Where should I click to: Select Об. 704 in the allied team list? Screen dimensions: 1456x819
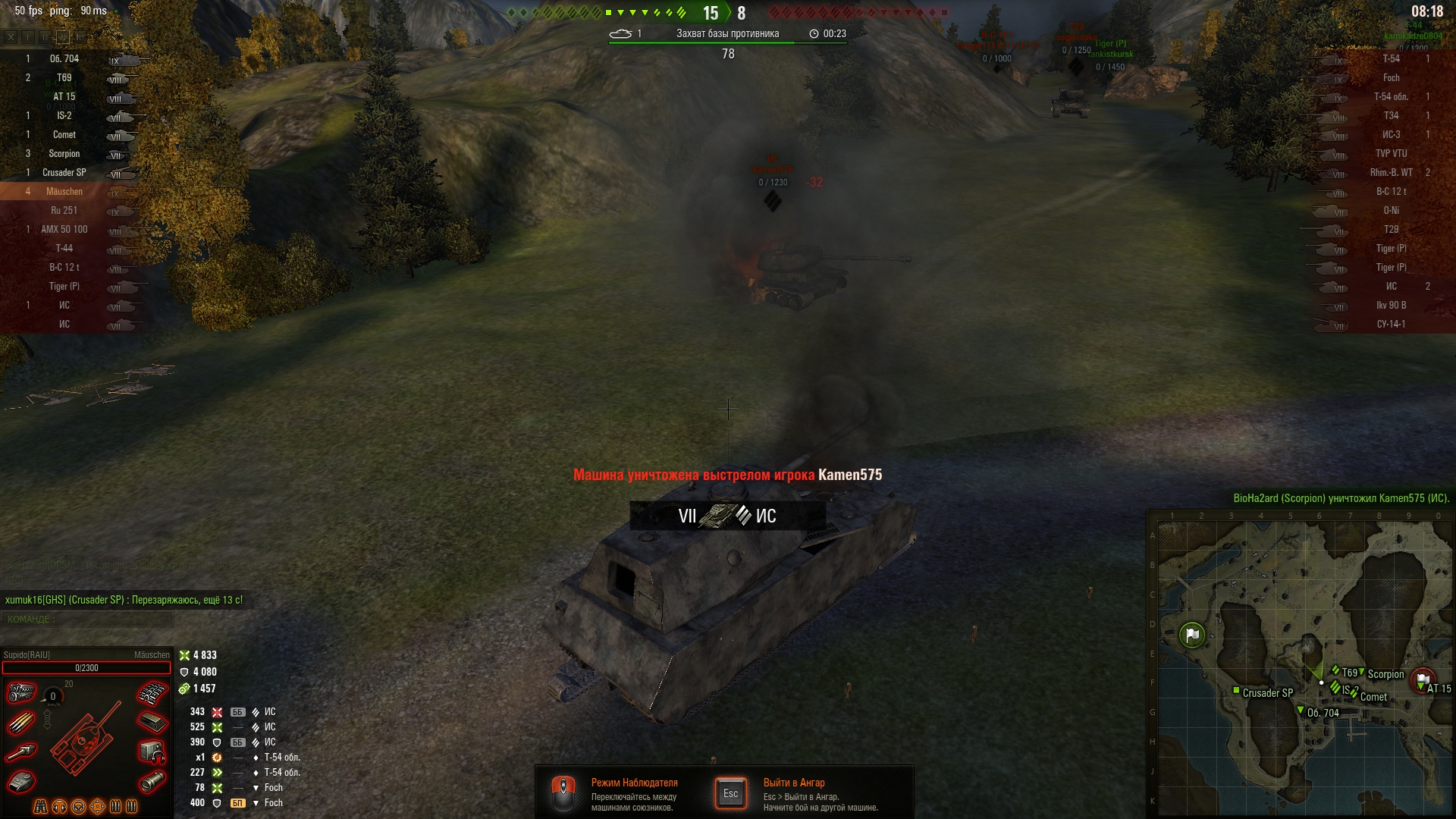(x=64, y=59)
